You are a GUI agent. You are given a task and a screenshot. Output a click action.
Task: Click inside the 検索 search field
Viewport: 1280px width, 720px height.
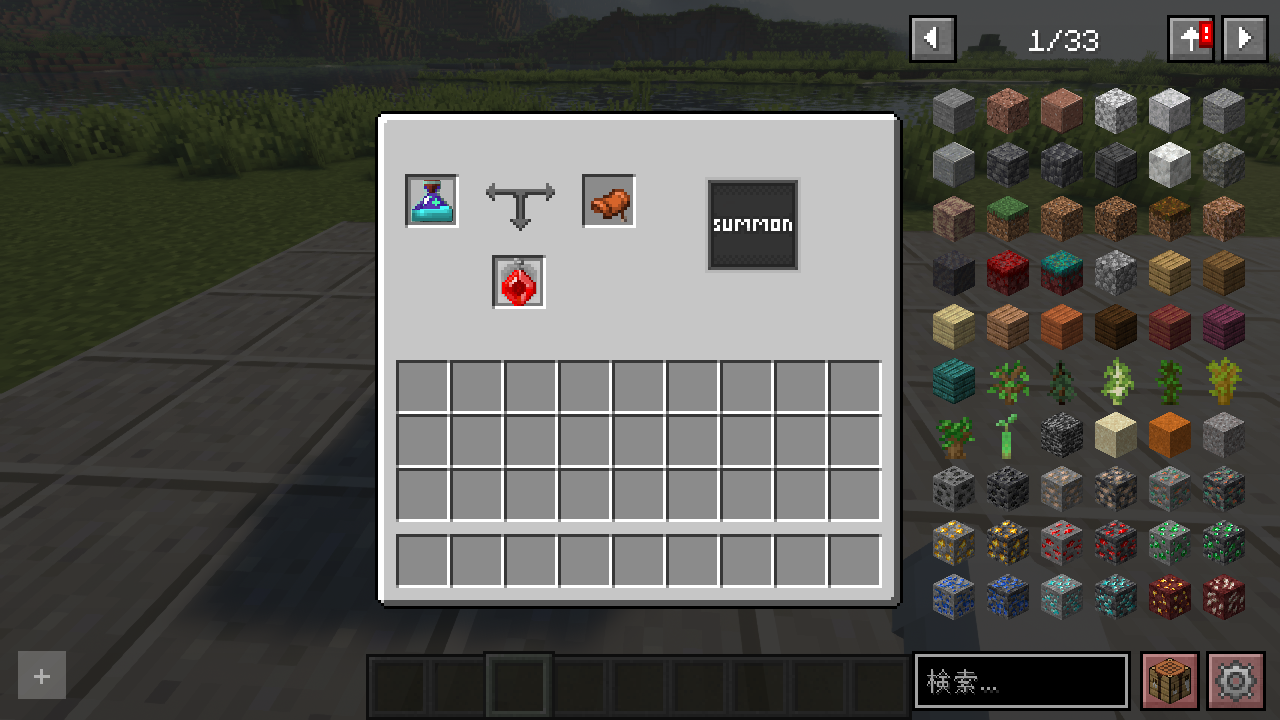(1020, 681)
